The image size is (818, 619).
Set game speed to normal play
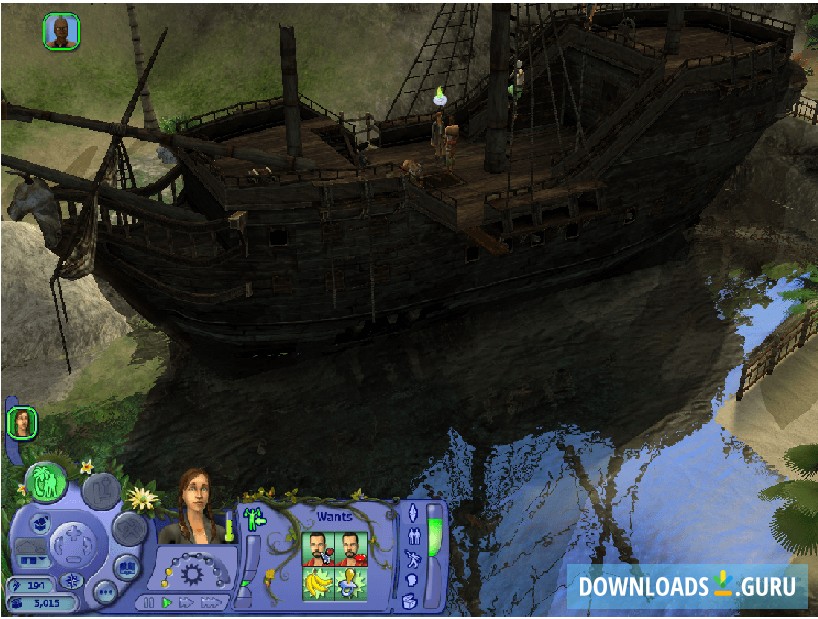click(x=167, y=603)
